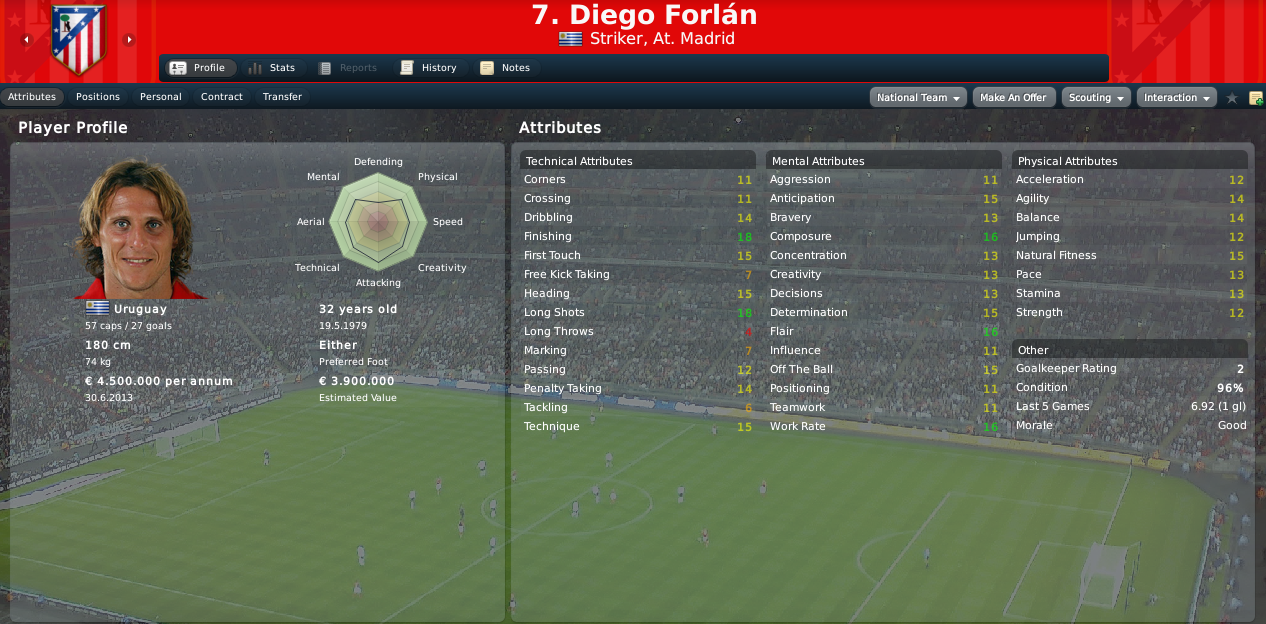The width and height of the screenshot is (1266, 624).
Task: Go to the previous player arrow
Action: pos(26,40)
